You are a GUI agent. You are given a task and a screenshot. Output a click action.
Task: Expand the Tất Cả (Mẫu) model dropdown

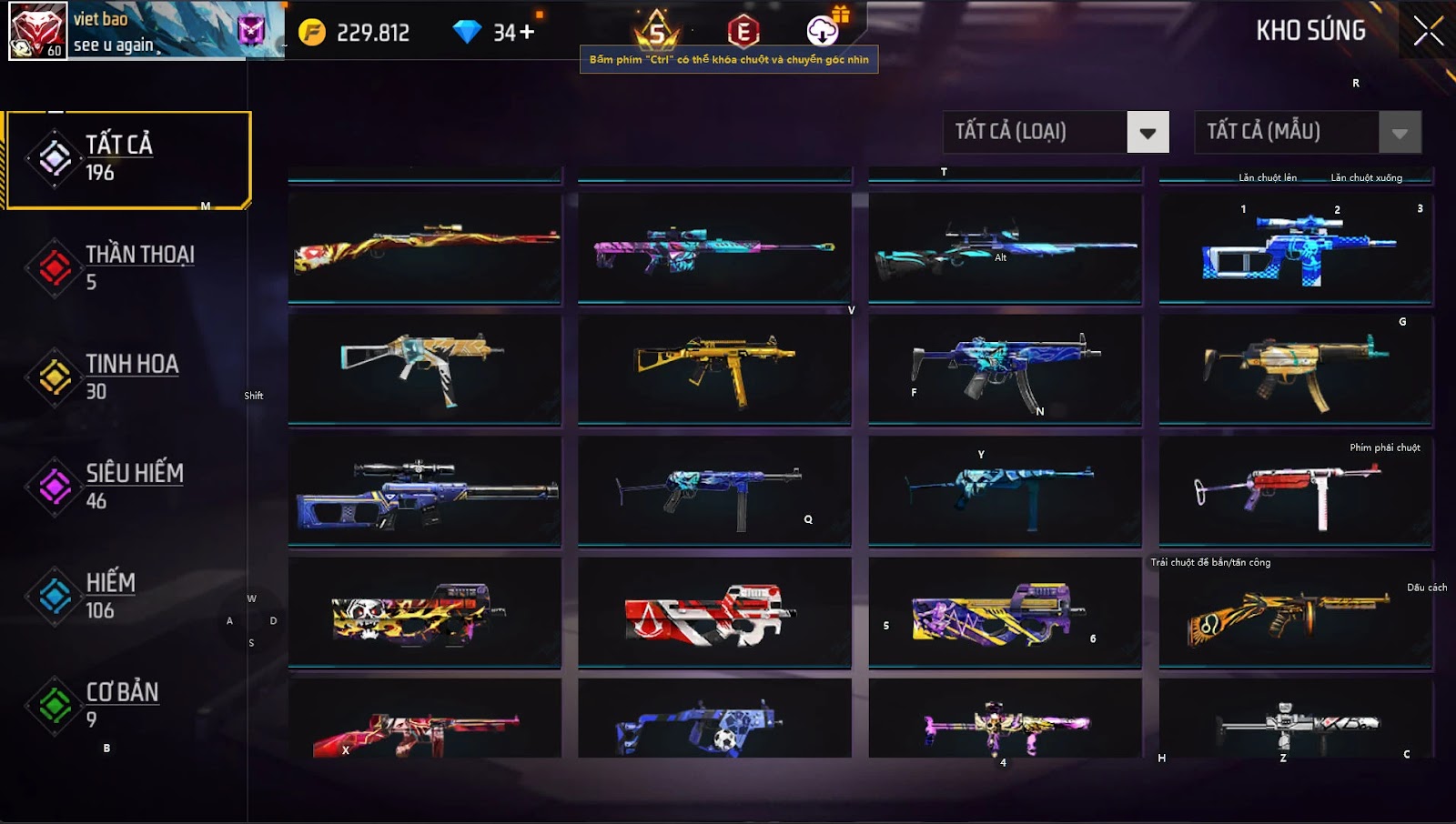[1399, 133]
